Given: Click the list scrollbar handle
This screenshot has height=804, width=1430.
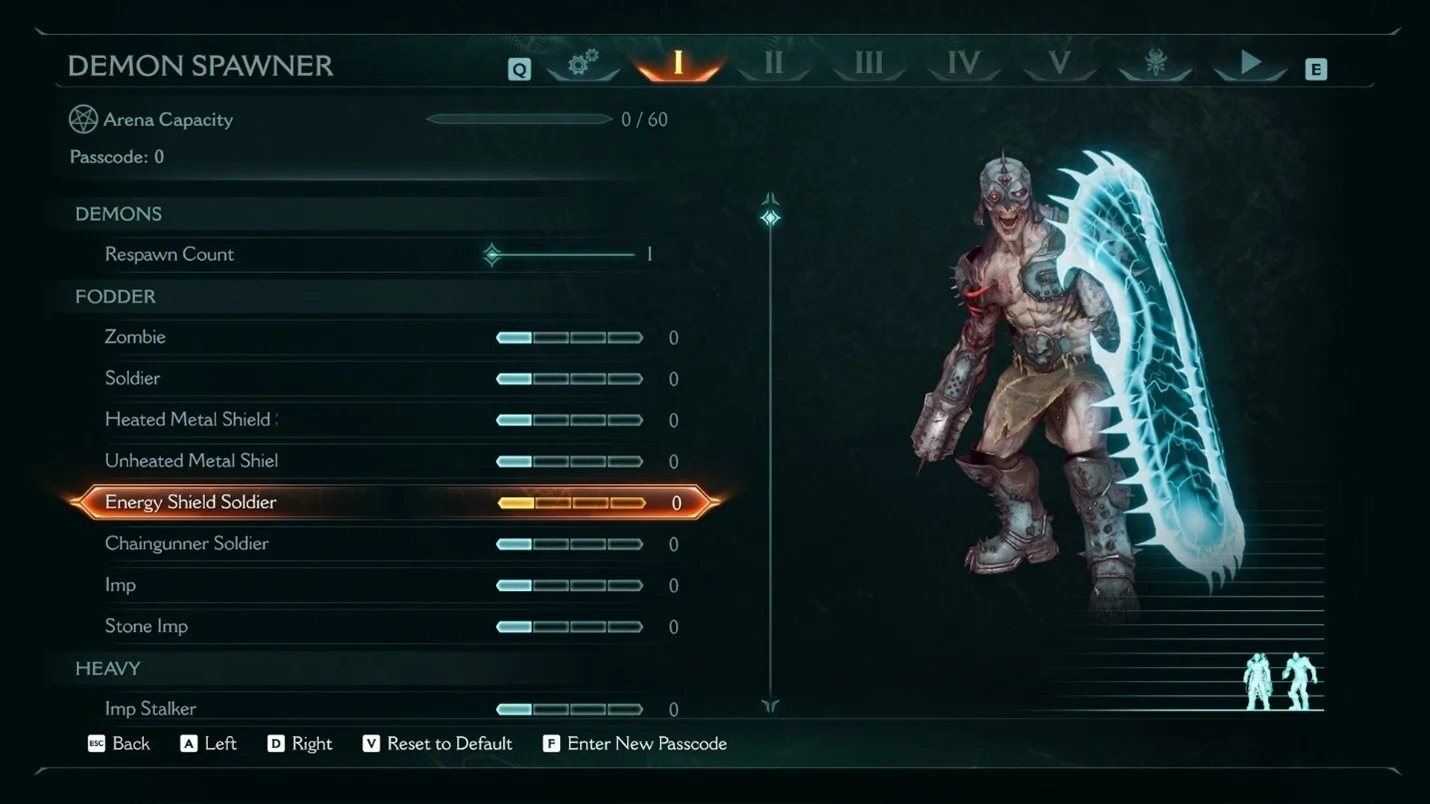Looking at the screenshot, I should [x=770, y=218].
